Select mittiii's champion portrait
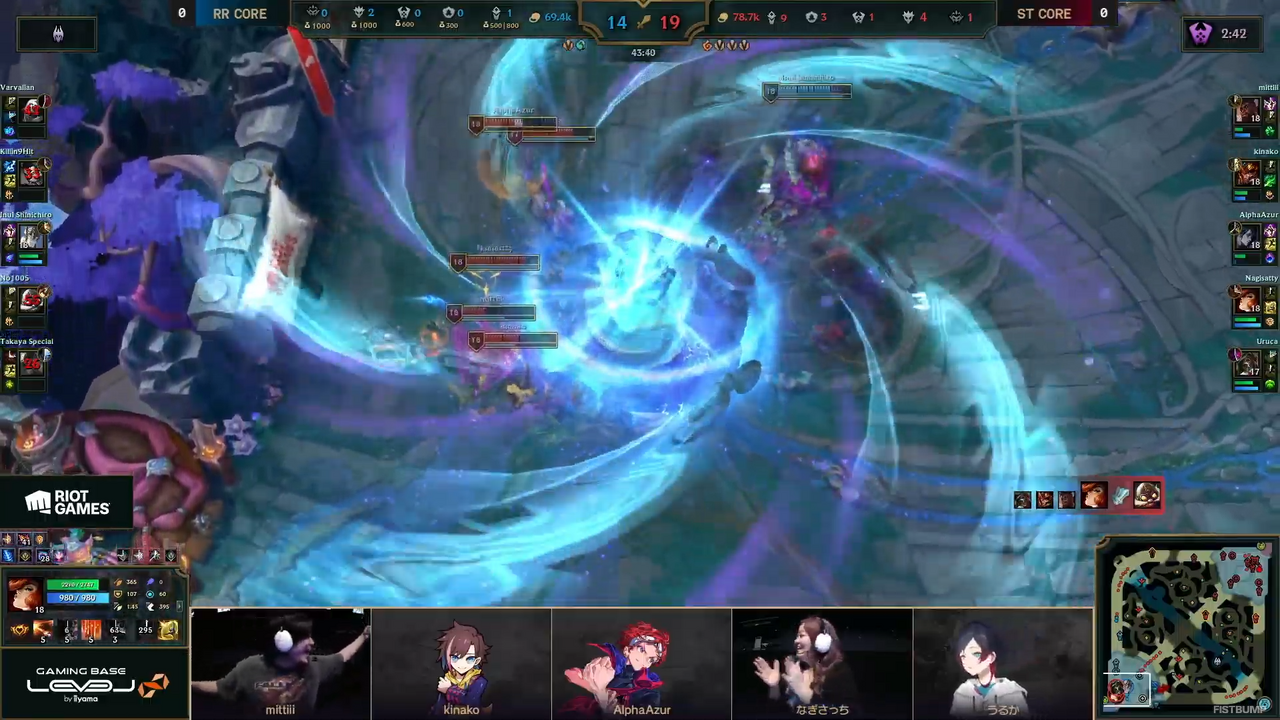 pyautogui.click(x=1247, y=110)
